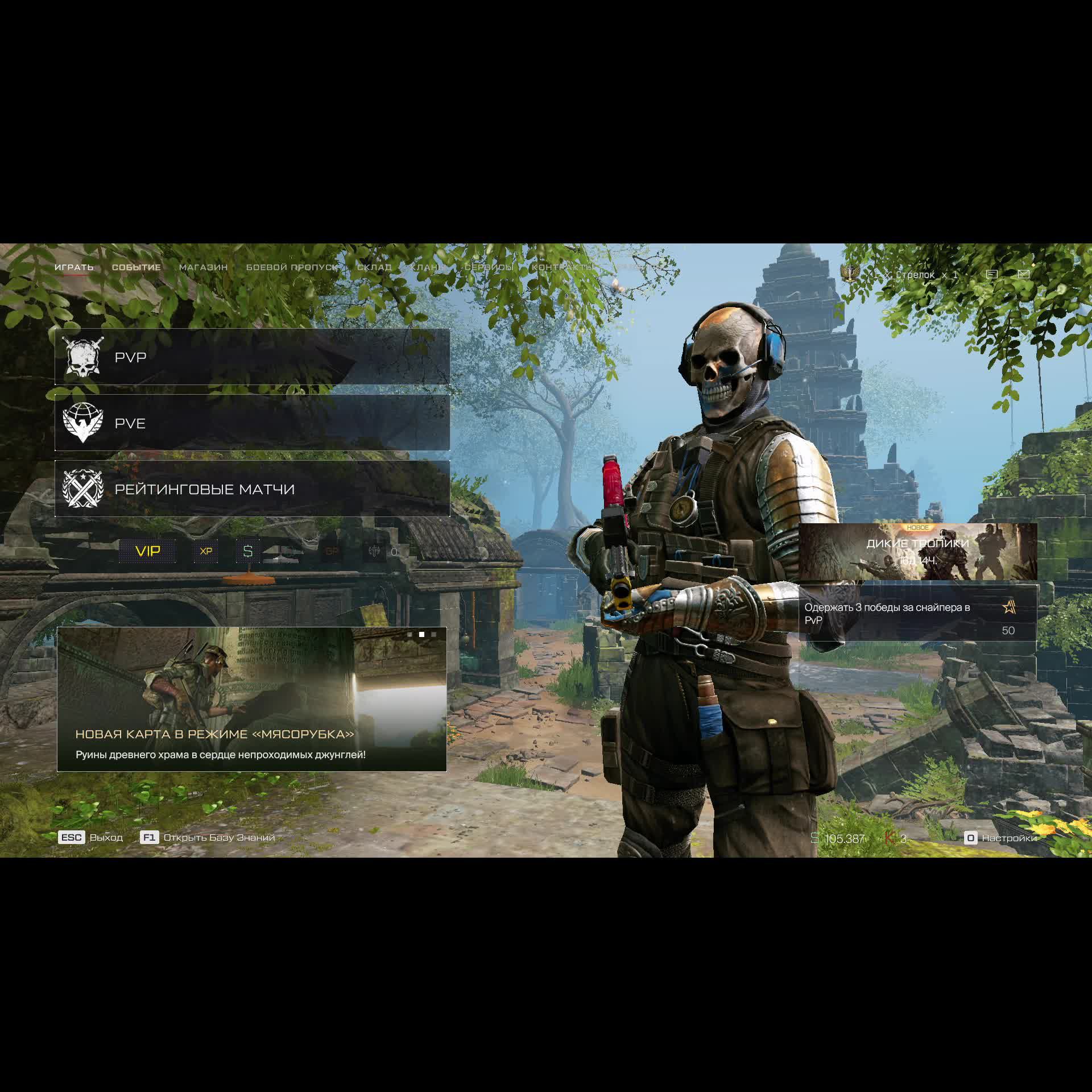The height and width of the screenshot is (1092, 1092).
Task: Open Настройки settings button
Action: pyautogui.click(x=1002, y=838)
